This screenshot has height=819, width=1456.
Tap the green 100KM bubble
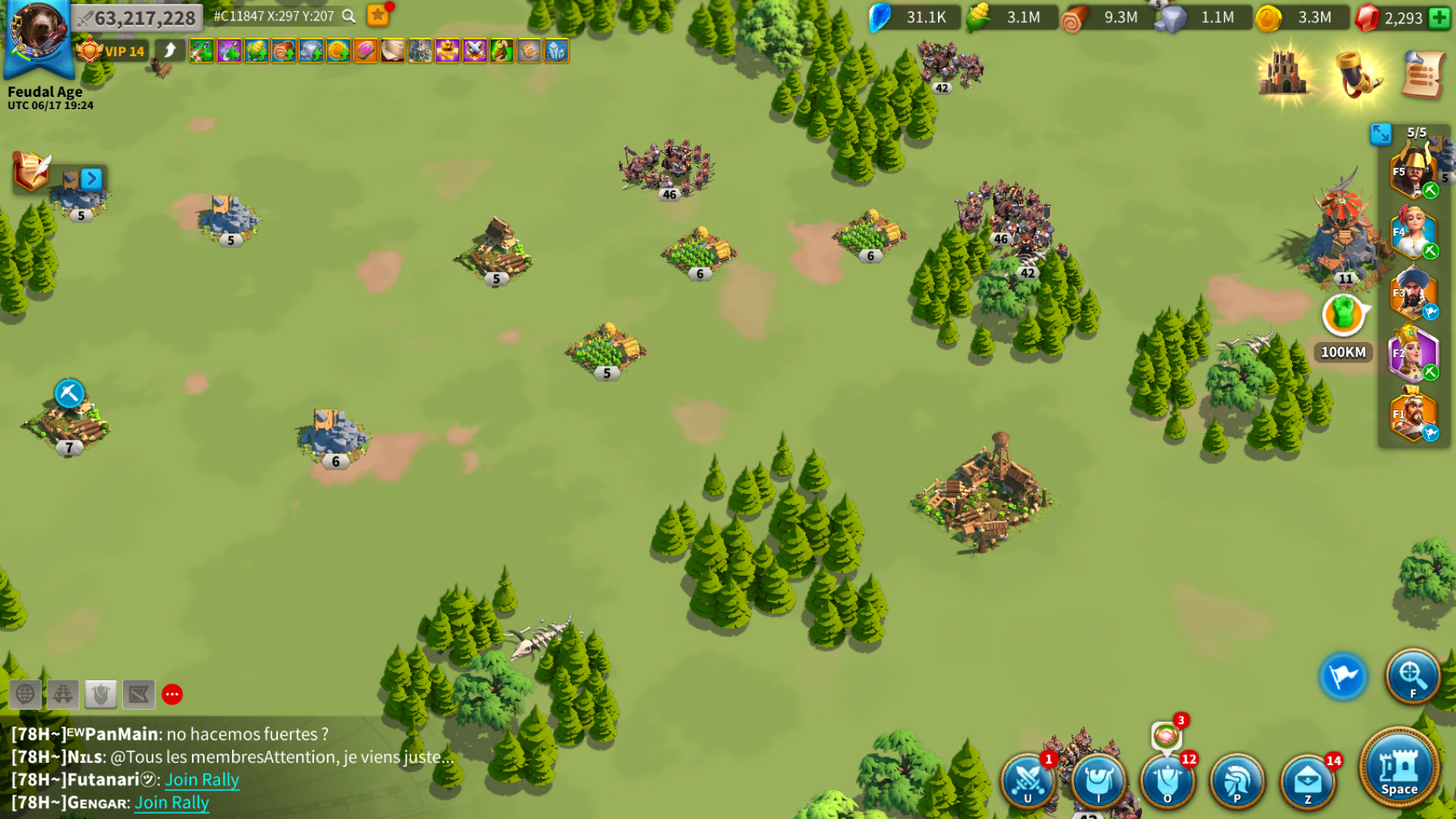coord(1343,315)
